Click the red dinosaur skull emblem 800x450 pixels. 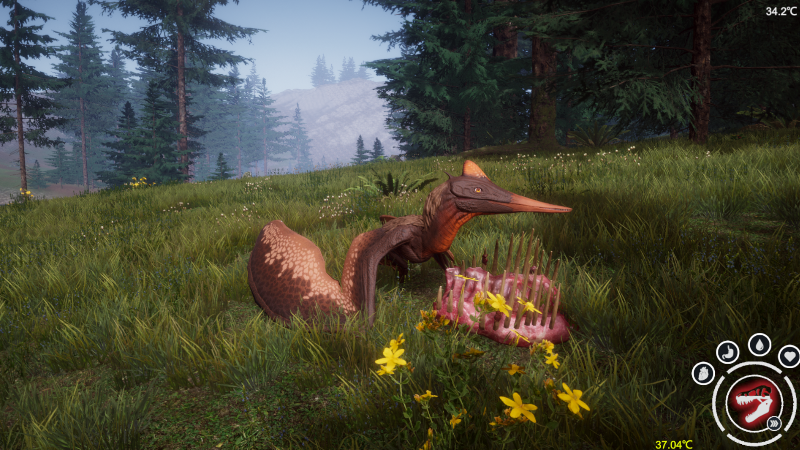tap(753, 402)
